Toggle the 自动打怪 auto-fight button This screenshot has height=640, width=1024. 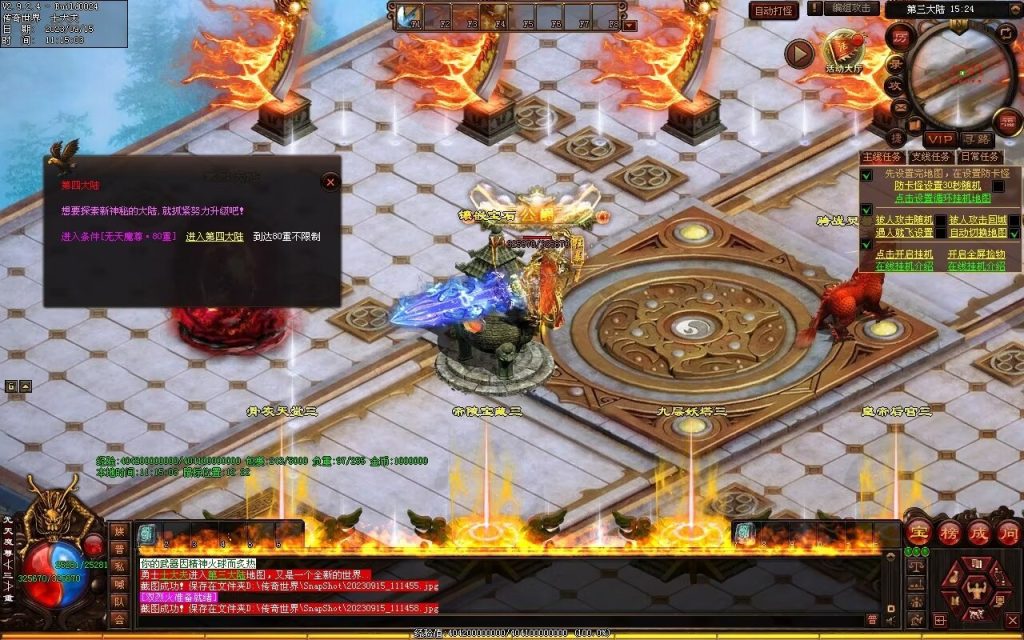773,10
